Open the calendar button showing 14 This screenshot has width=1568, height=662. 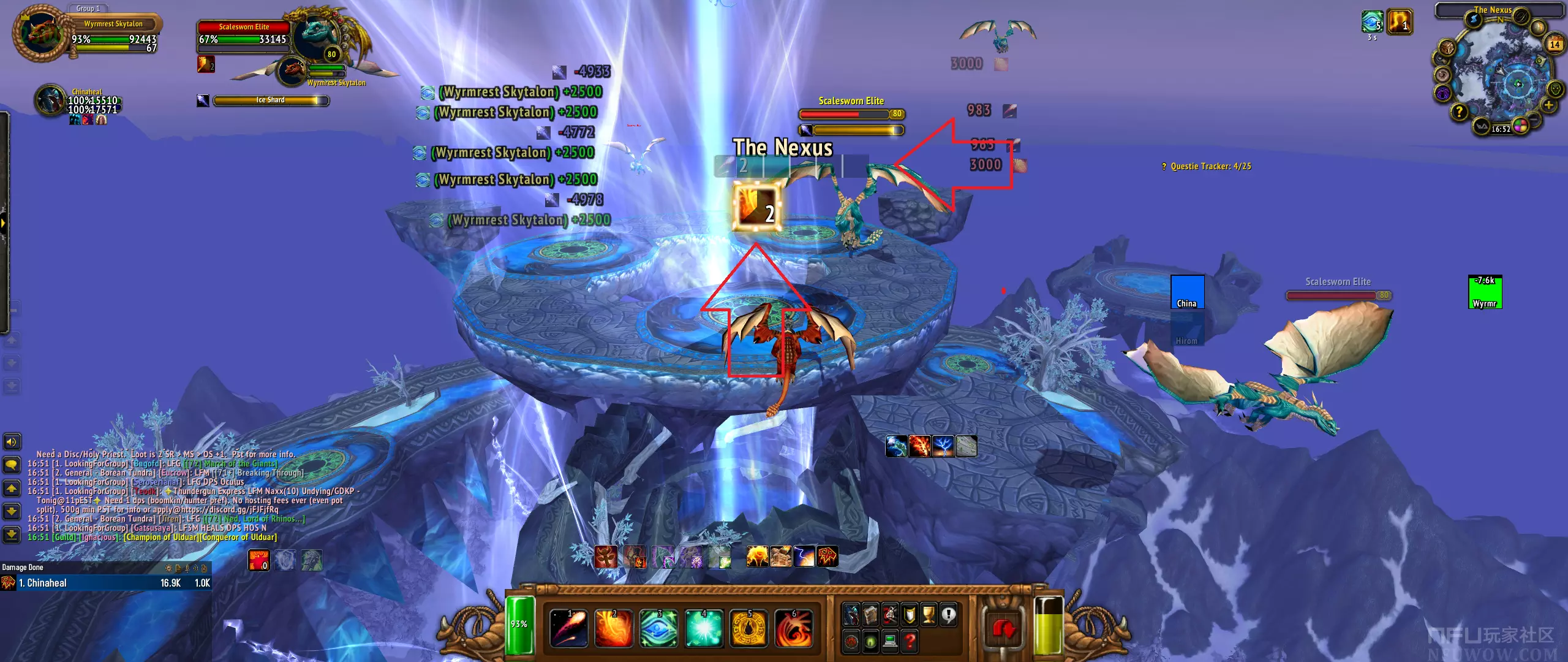[x=1555, y=44]
